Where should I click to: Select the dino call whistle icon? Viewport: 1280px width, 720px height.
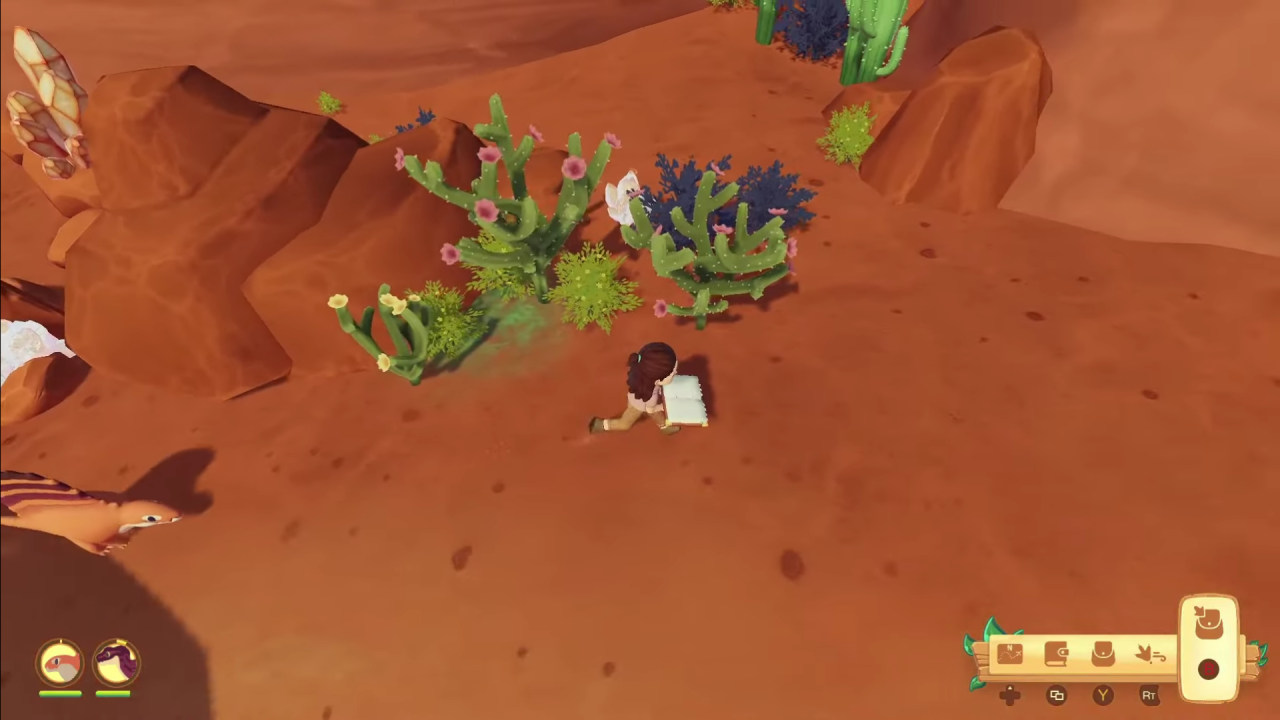(1150, 652)
